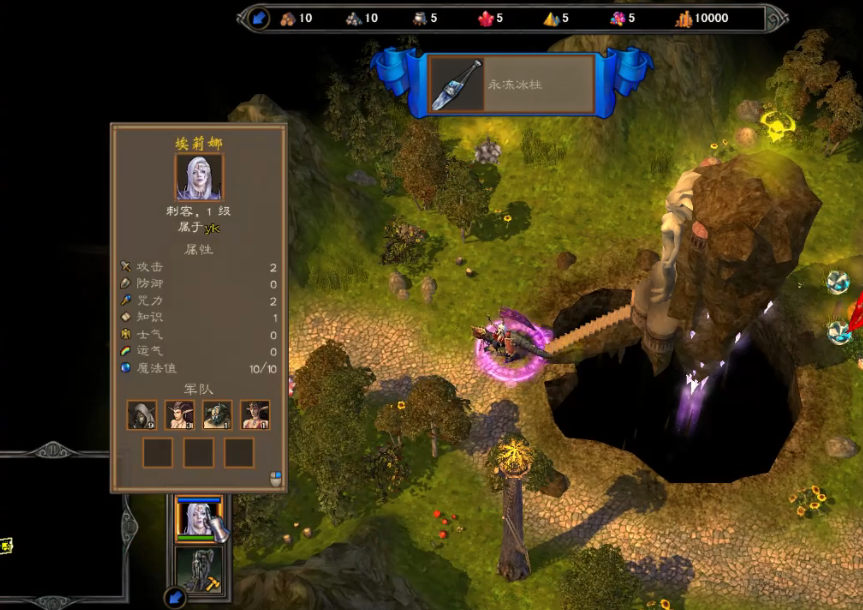Collapse the resource bar with the blue arrow
This screenshot has width=863, height=610.
click(x=259, y=18)
